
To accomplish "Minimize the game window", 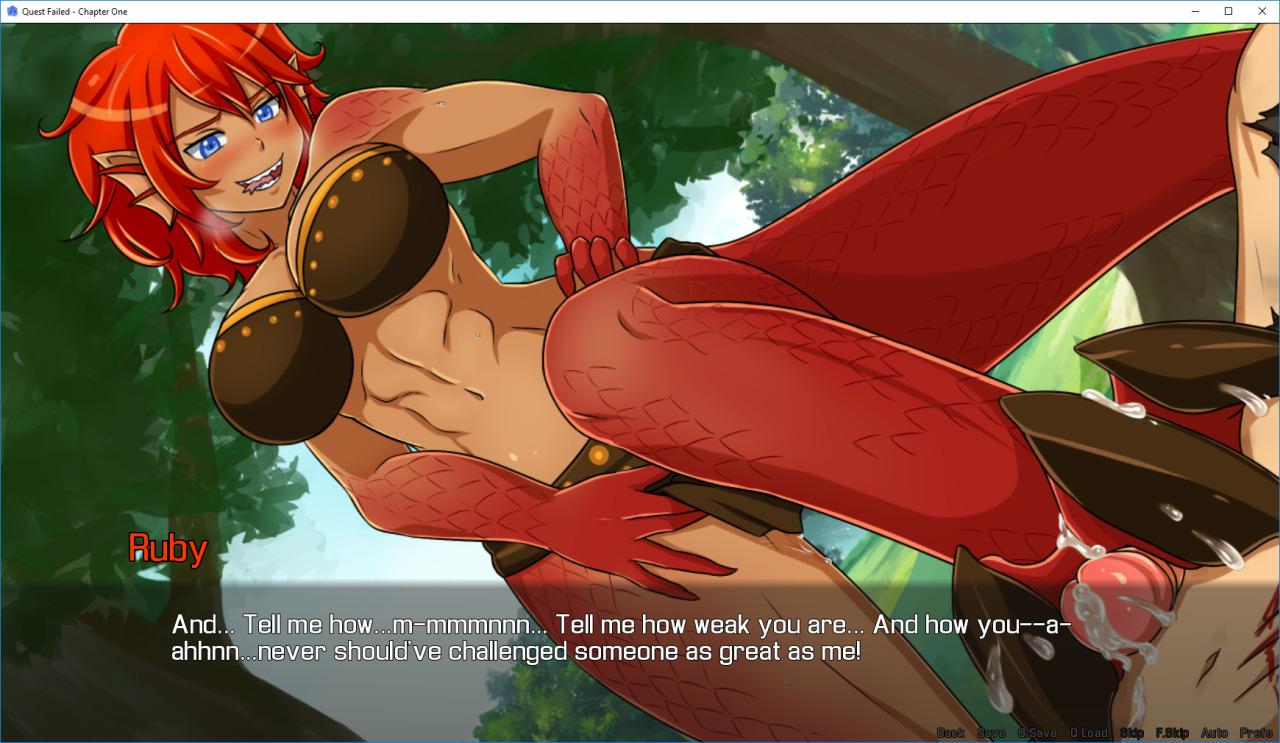I will (x=1195, y=11).
